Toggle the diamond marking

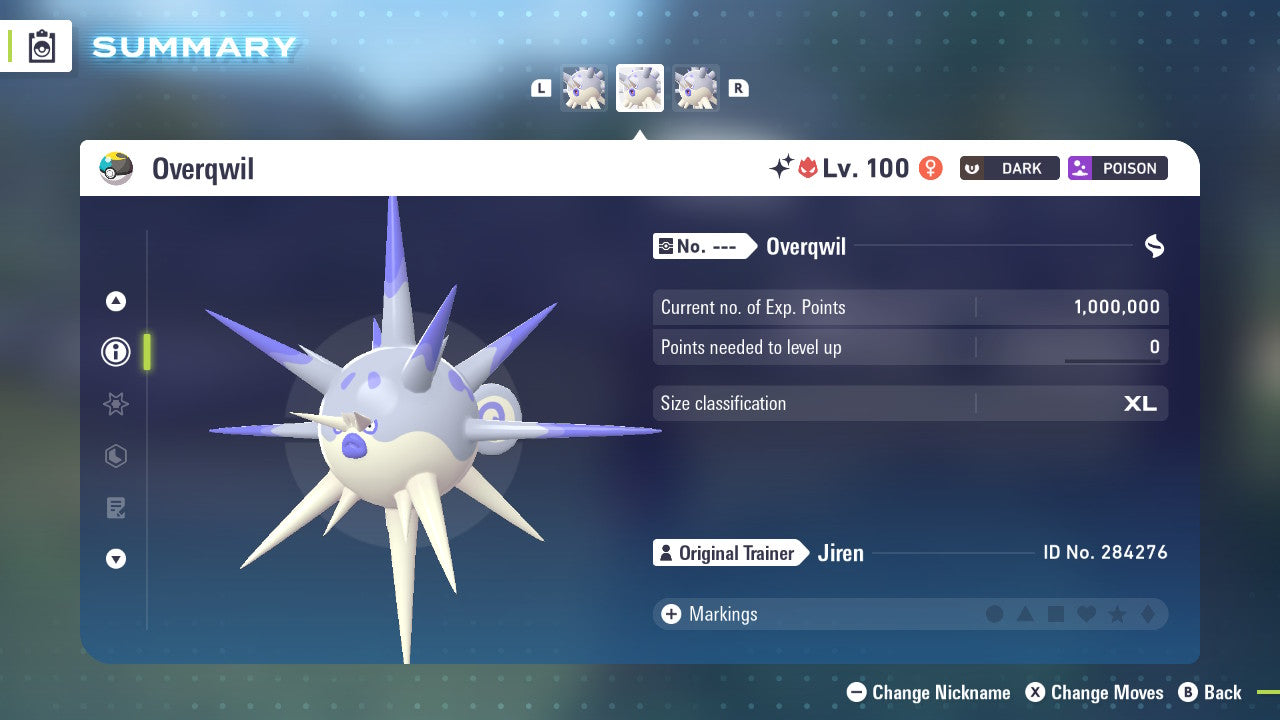[x=1147, y=614]
